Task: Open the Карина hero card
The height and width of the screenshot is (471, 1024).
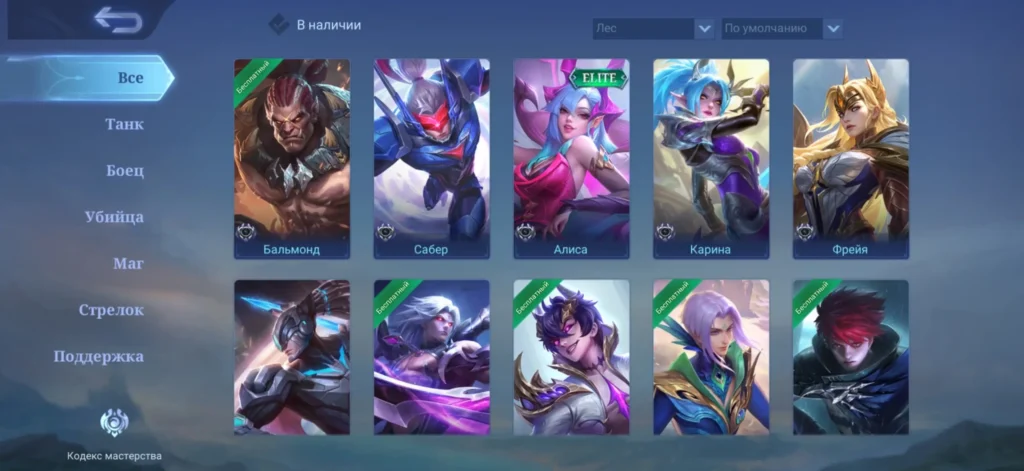Action: coord(711,159)
